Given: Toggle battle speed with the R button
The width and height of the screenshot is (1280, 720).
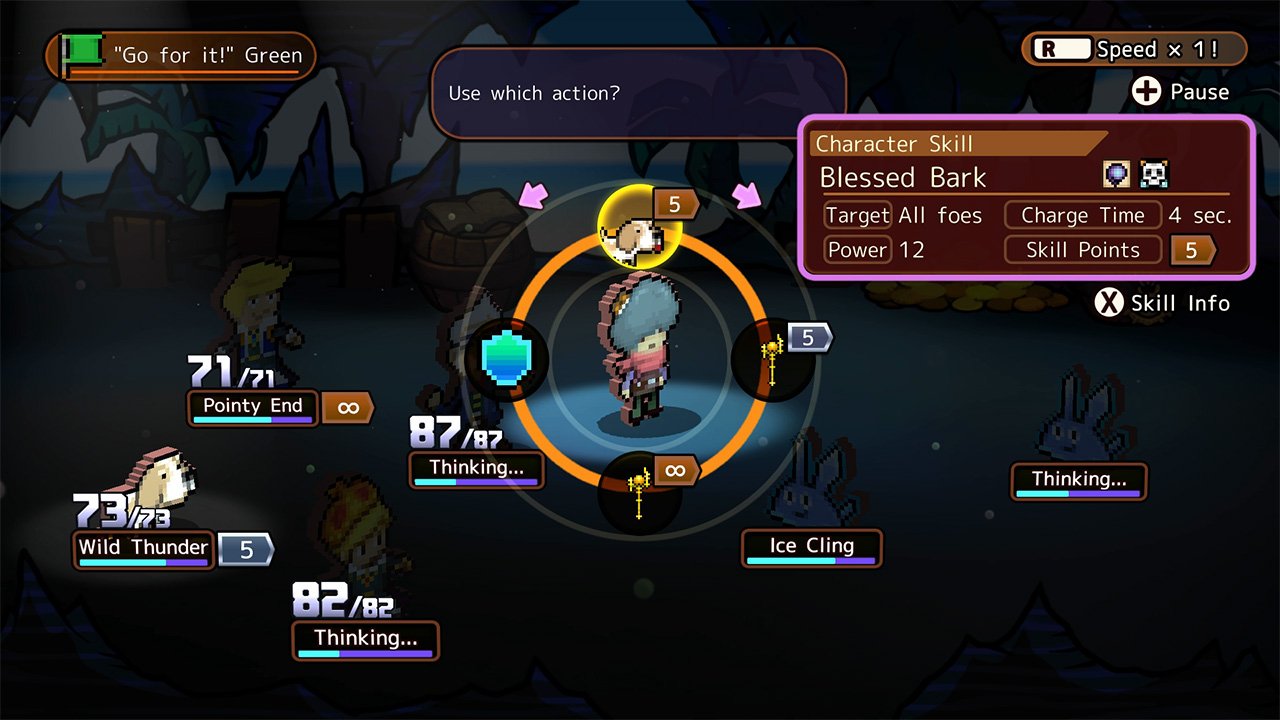Looking at the screenshot, I should tap(1061, 47).
